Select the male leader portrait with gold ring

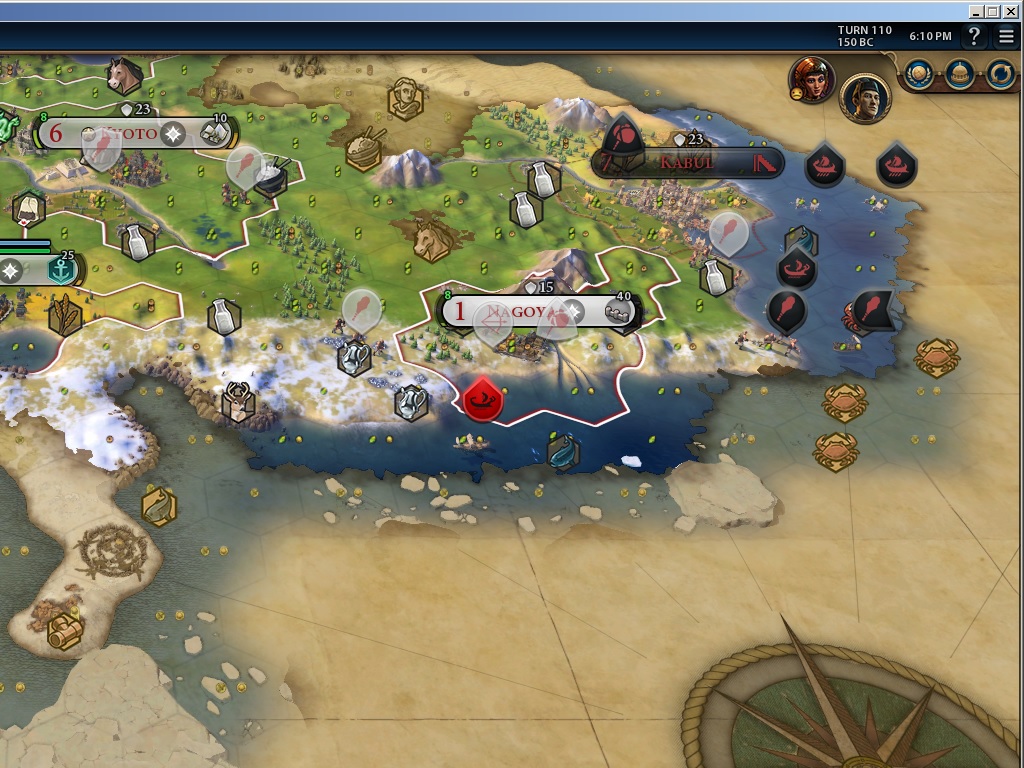click(864, 98)
